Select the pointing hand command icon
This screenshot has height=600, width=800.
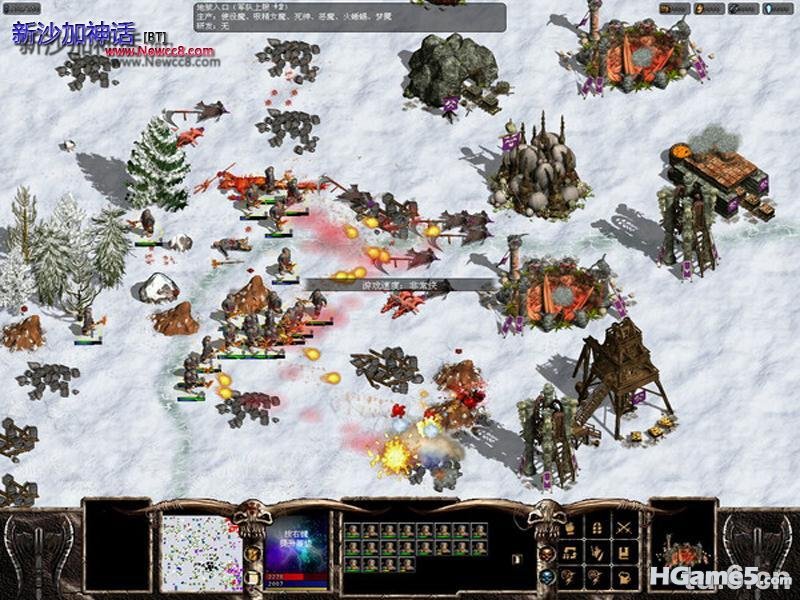(x=596, y=552)
